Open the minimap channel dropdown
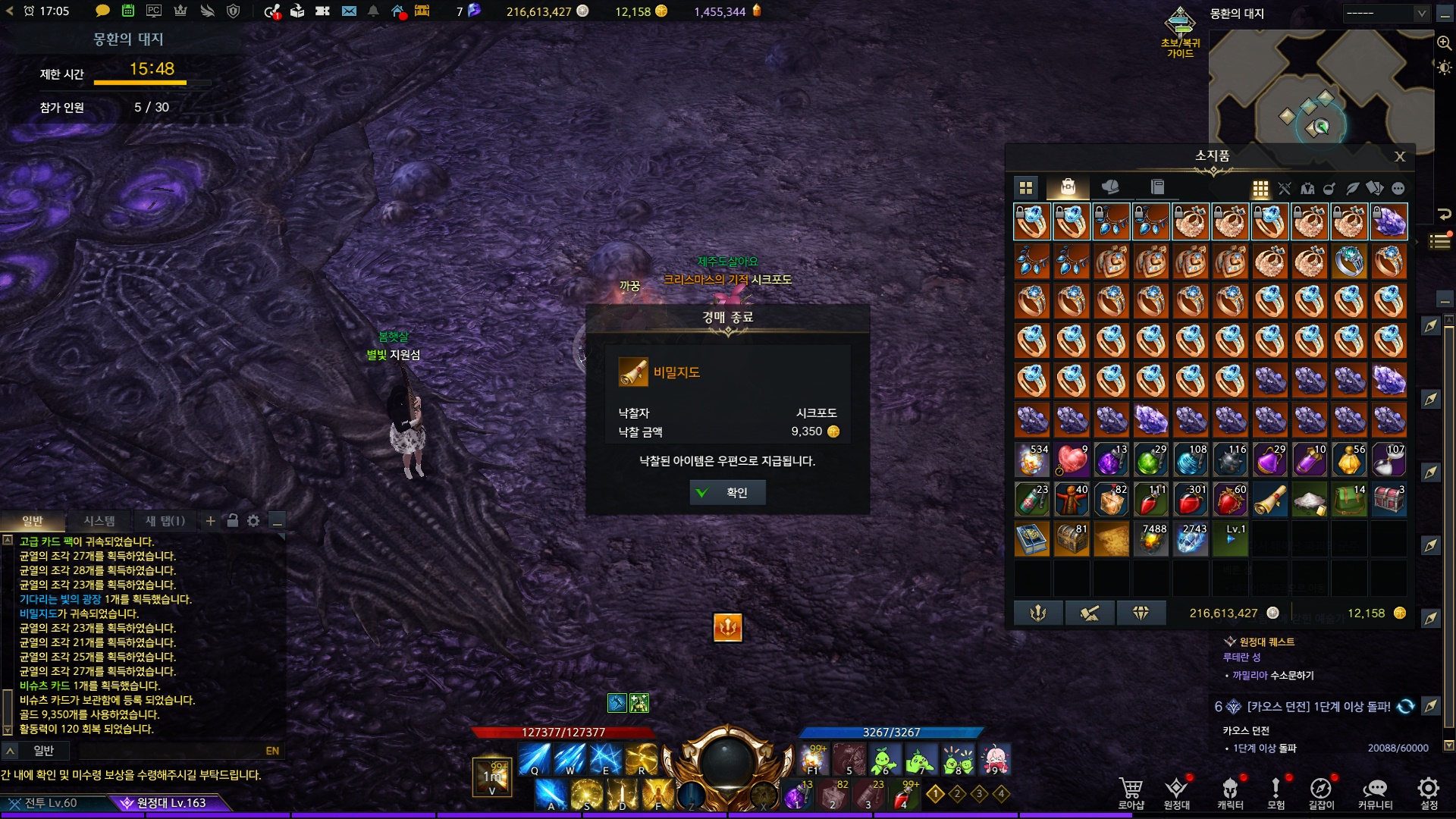Viewport: 1456px width, 819px height. click(x=1385, y=14)
